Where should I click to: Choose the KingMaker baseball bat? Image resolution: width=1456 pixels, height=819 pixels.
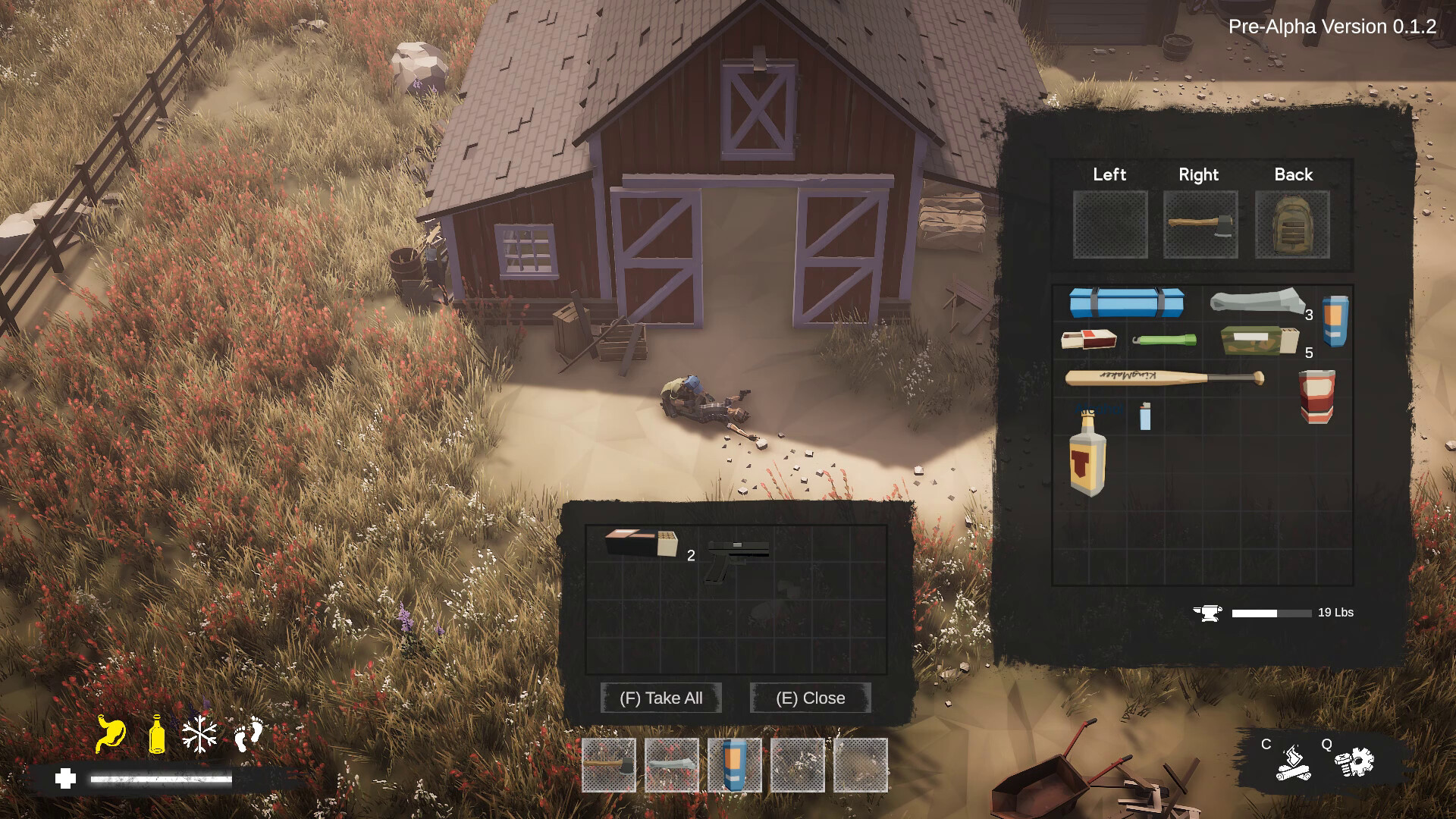pos(1164,378)
